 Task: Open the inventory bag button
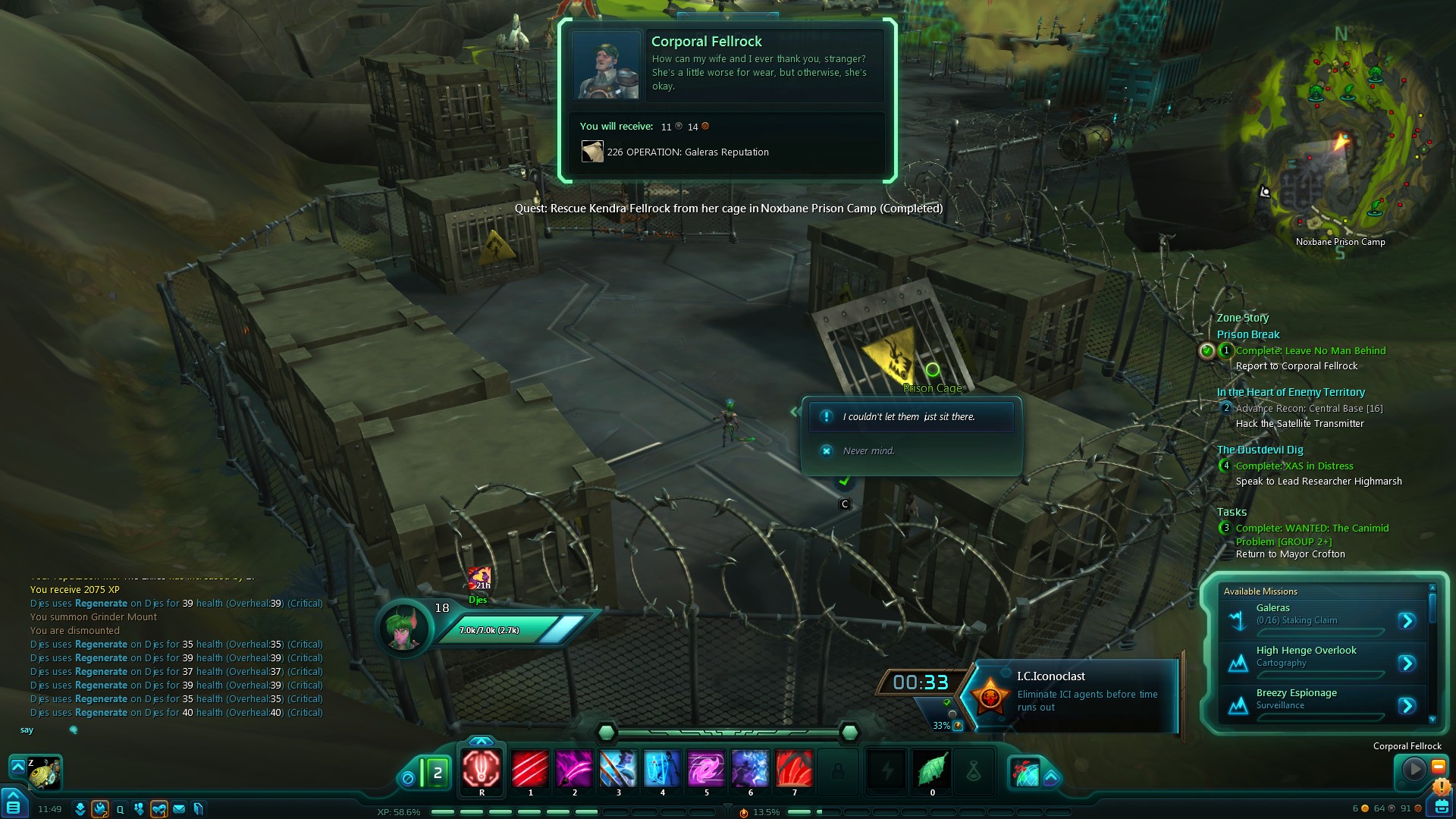point(1441,807)
